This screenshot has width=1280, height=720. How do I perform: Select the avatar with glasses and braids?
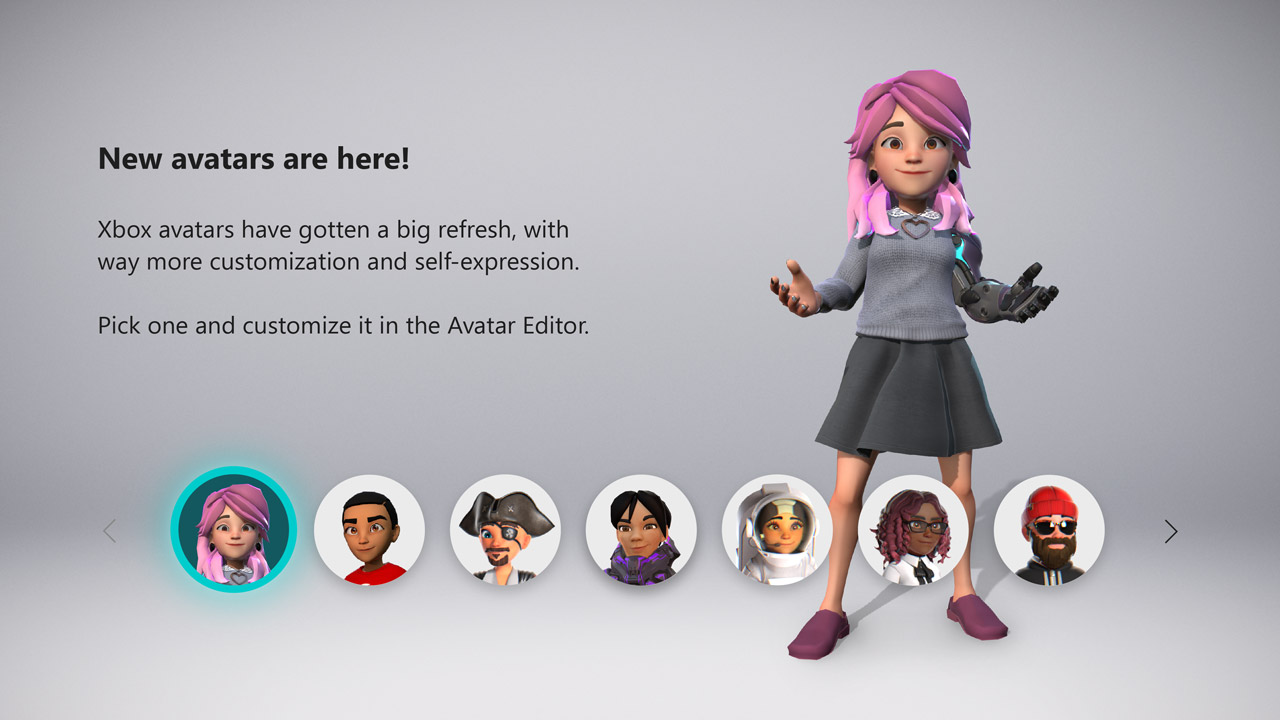(x=914, y=528)
